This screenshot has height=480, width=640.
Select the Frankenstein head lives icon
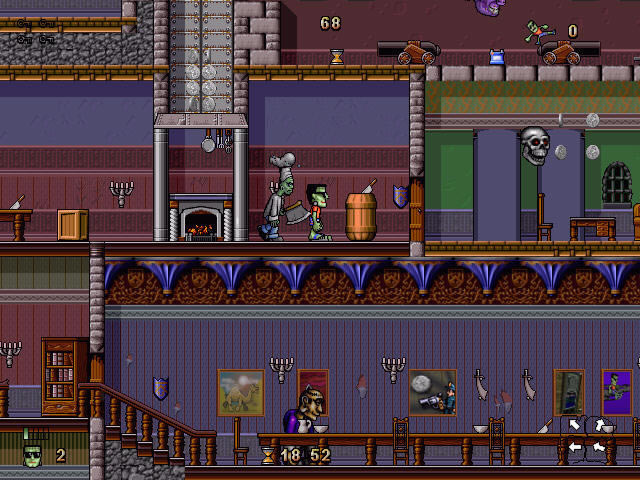click(x=33, y=455)
